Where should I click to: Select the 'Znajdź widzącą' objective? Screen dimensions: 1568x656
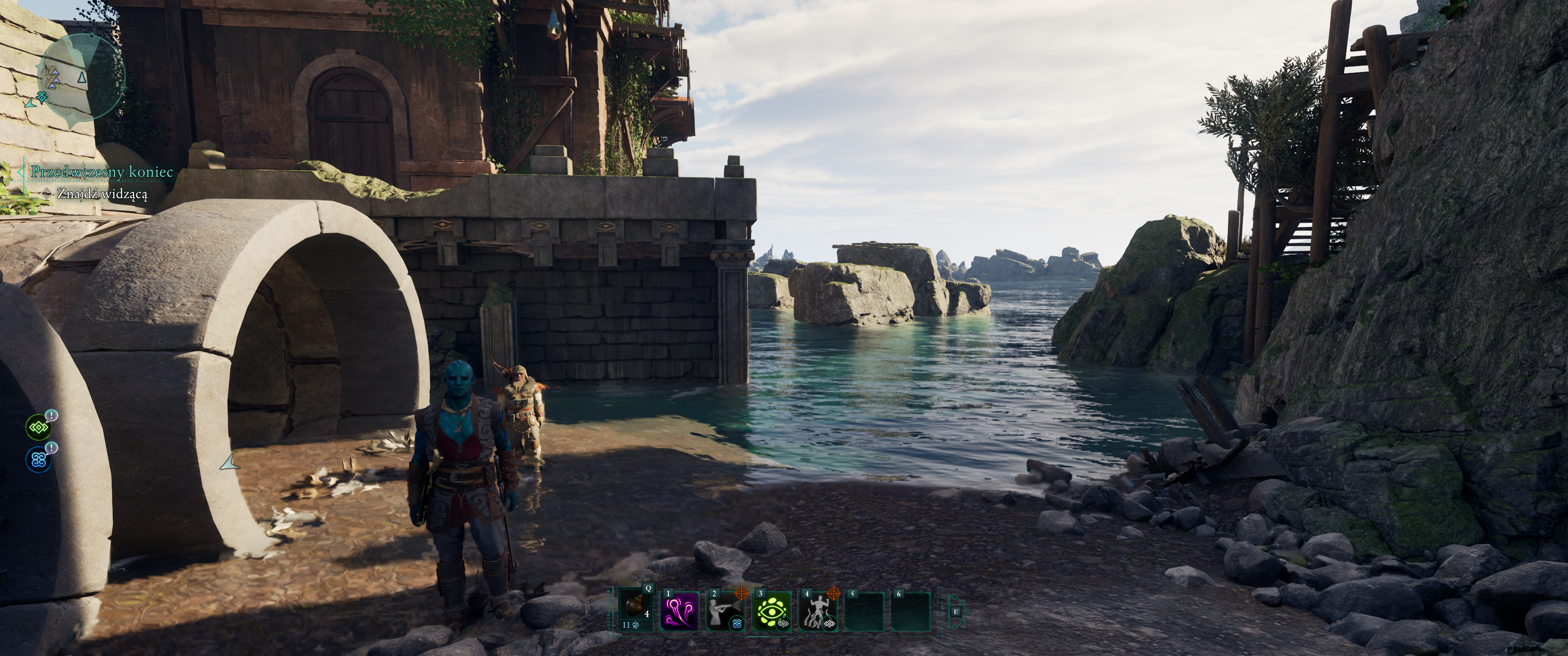[102, 194]
